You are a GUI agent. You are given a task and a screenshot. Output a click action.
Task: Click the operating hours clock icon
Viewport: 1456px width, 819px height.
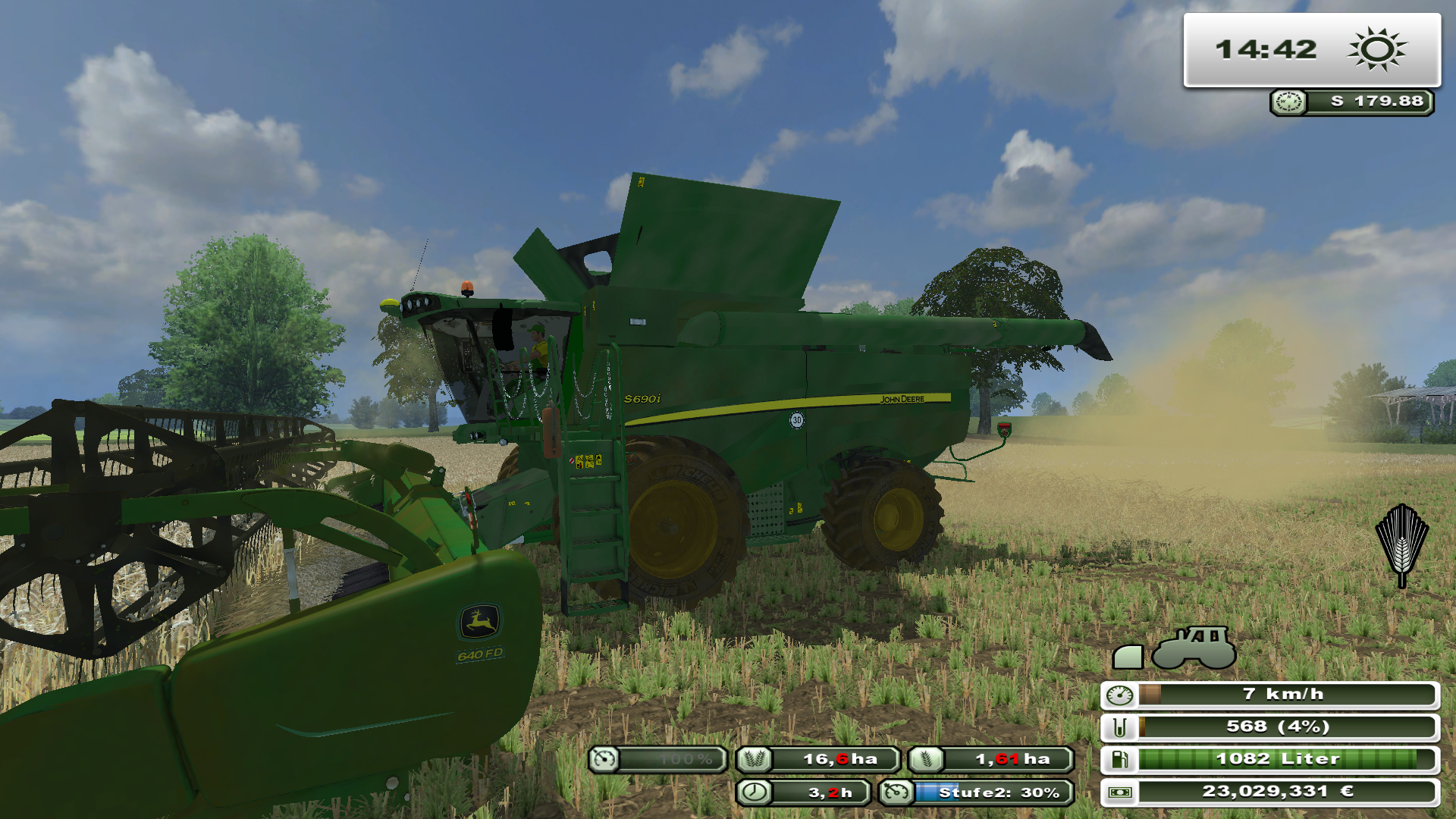pyautogui.click(x=754, y=792)
